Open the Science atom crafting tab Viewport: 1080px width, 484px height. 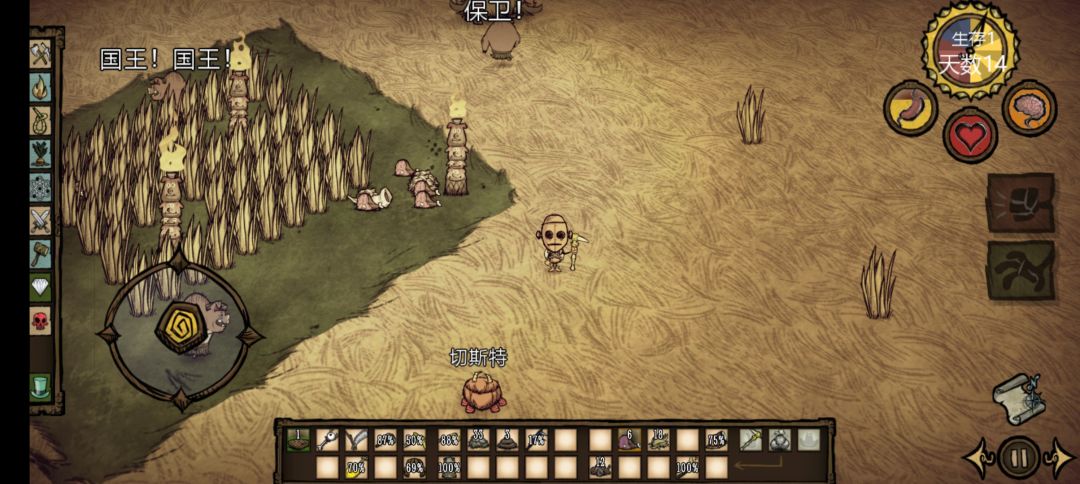[40, 187]
